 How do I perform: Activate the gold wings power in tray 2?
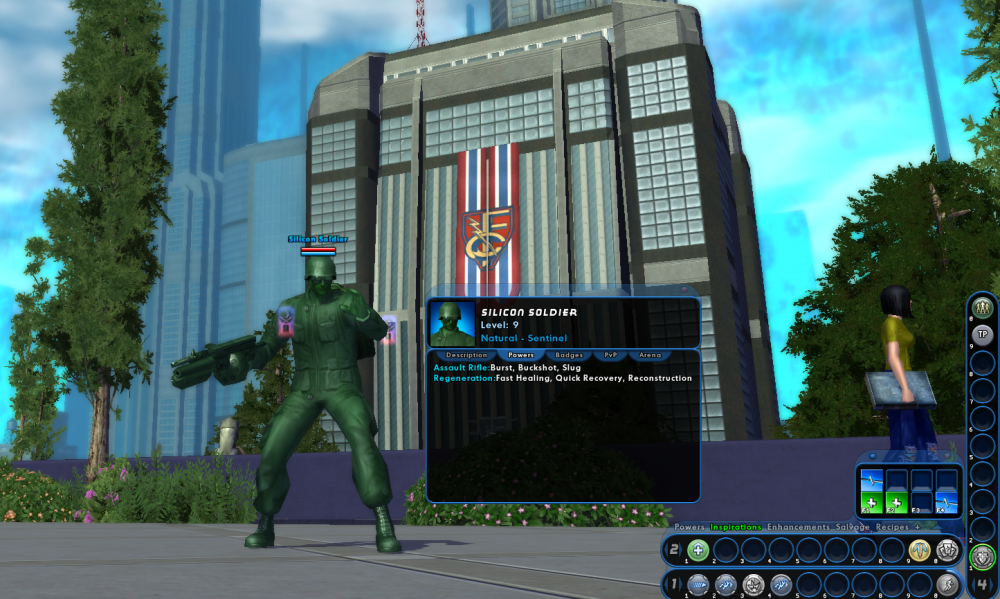[x=919, y=549]
